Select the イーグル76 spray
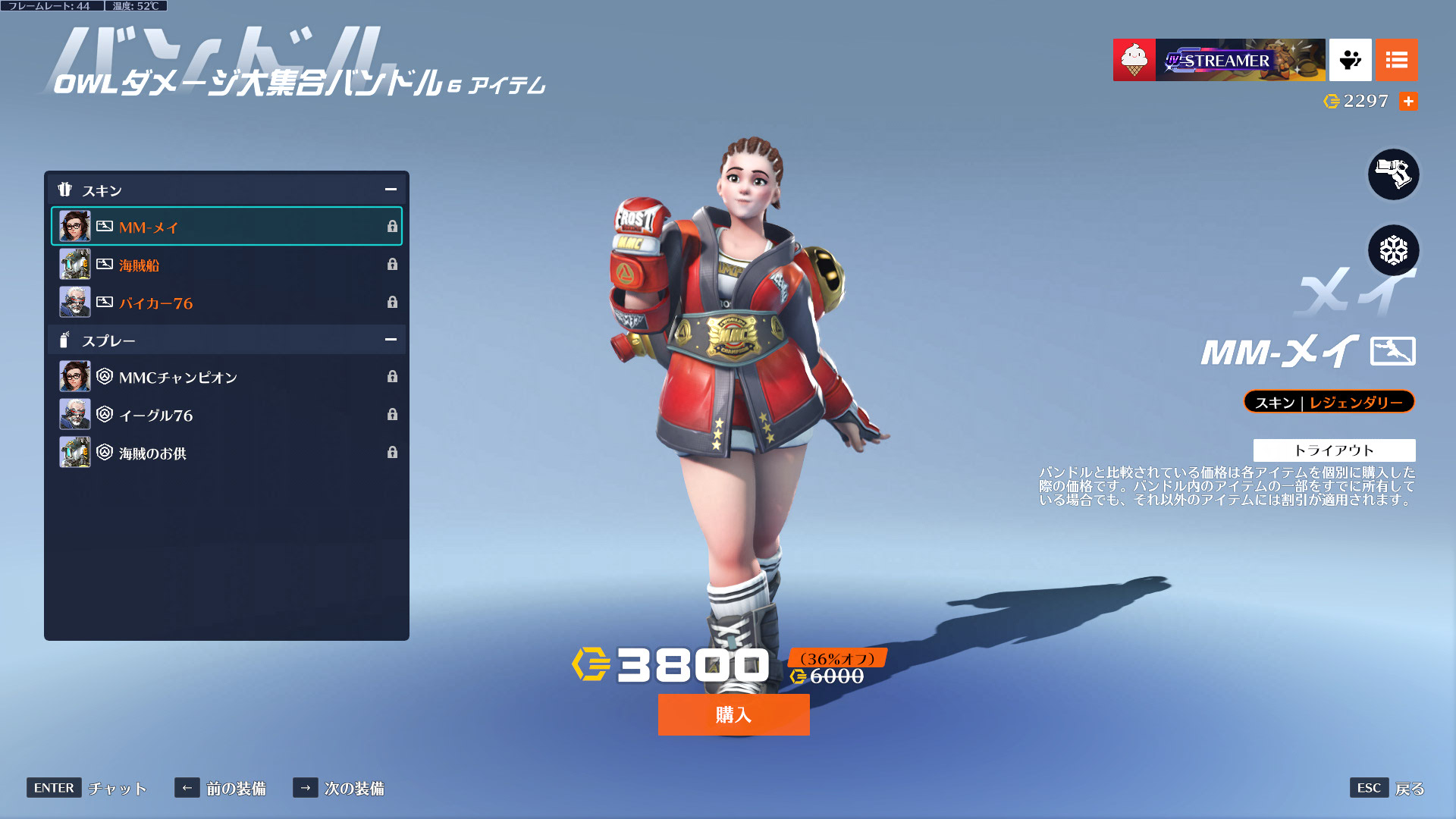Viewport: 1456px width, 819px height. tap(226, 415)
